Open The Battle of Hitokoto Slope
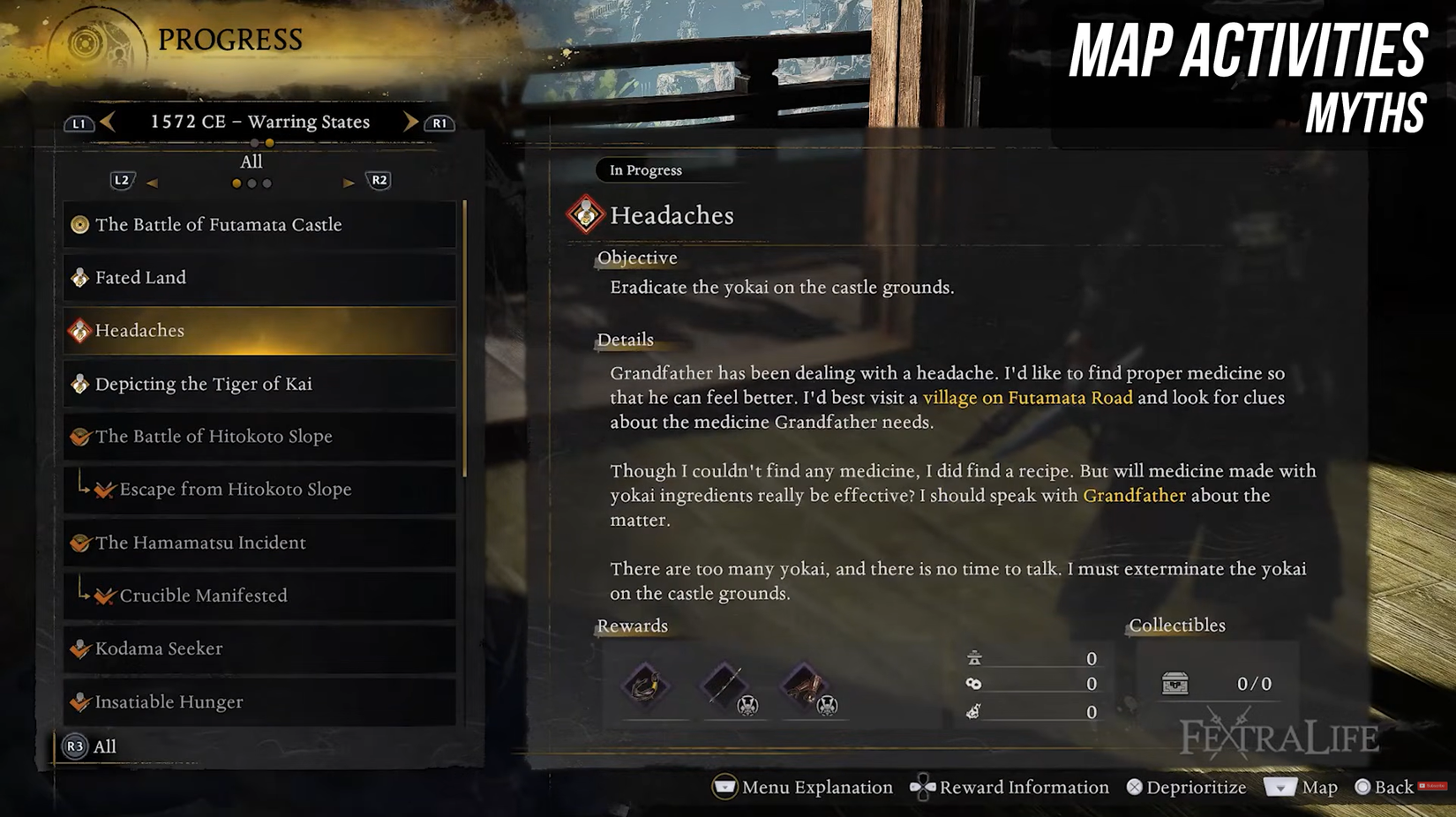This screenshot has width=1456, height=817. click(x=259, y=437)
